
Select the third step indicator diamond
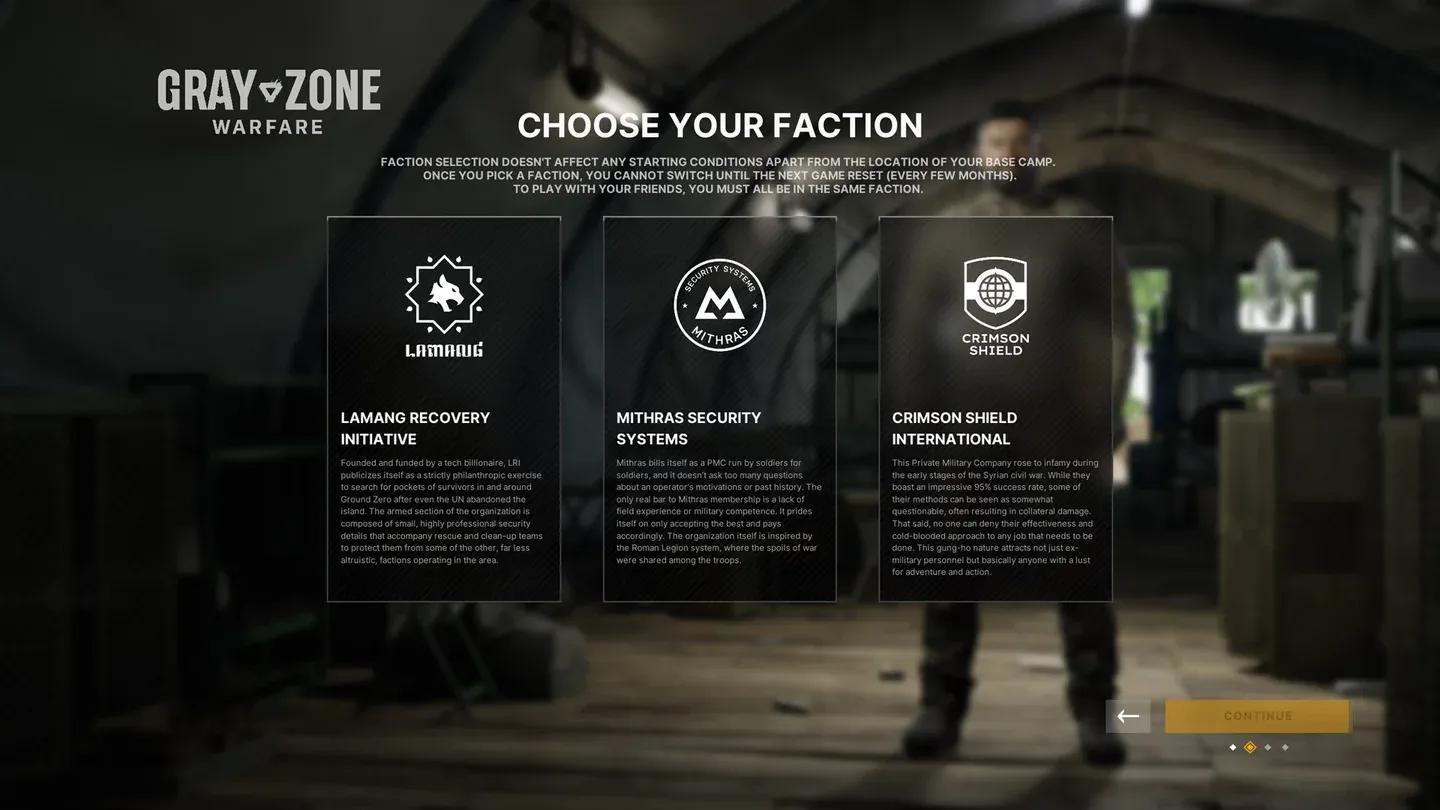coord(1267,747)
